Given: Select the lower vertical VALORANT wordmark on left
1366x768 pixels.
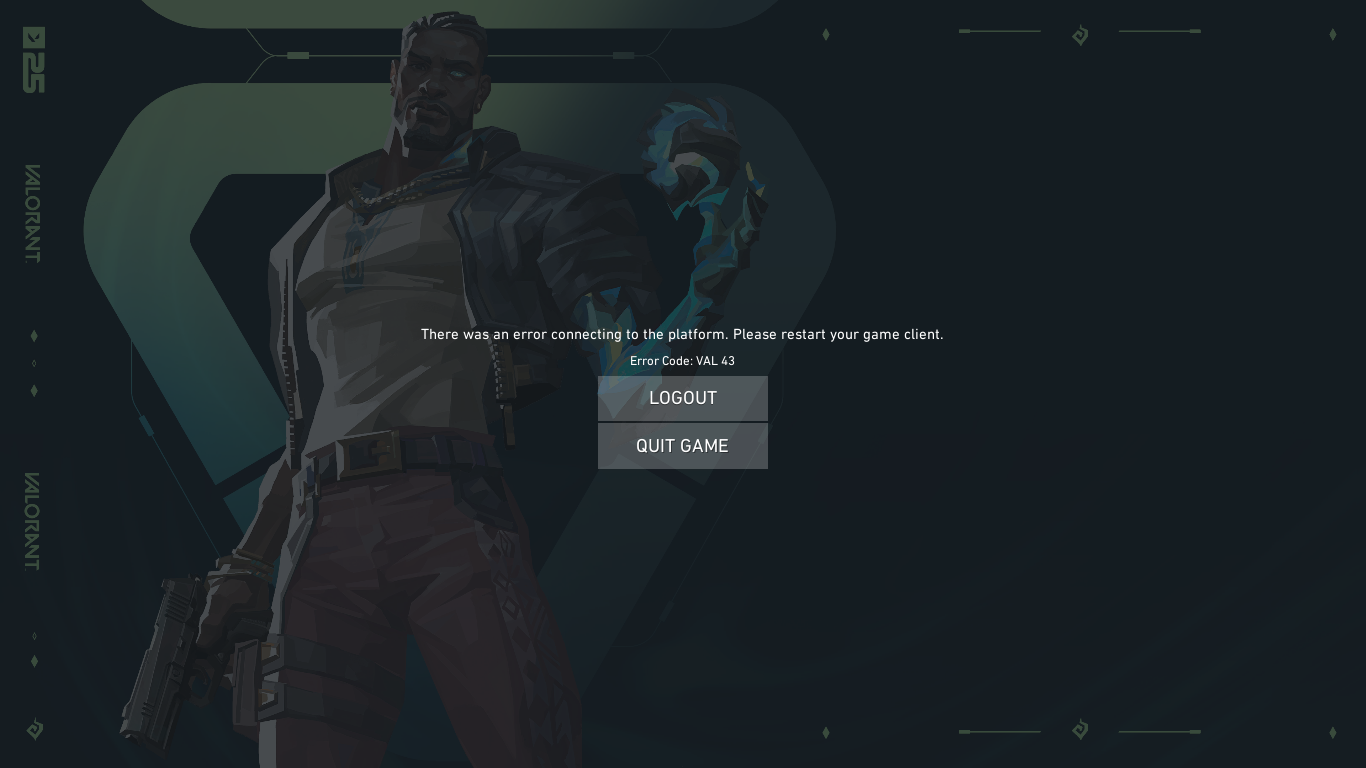Looking at the screenshot, I should tap(34, 520).
